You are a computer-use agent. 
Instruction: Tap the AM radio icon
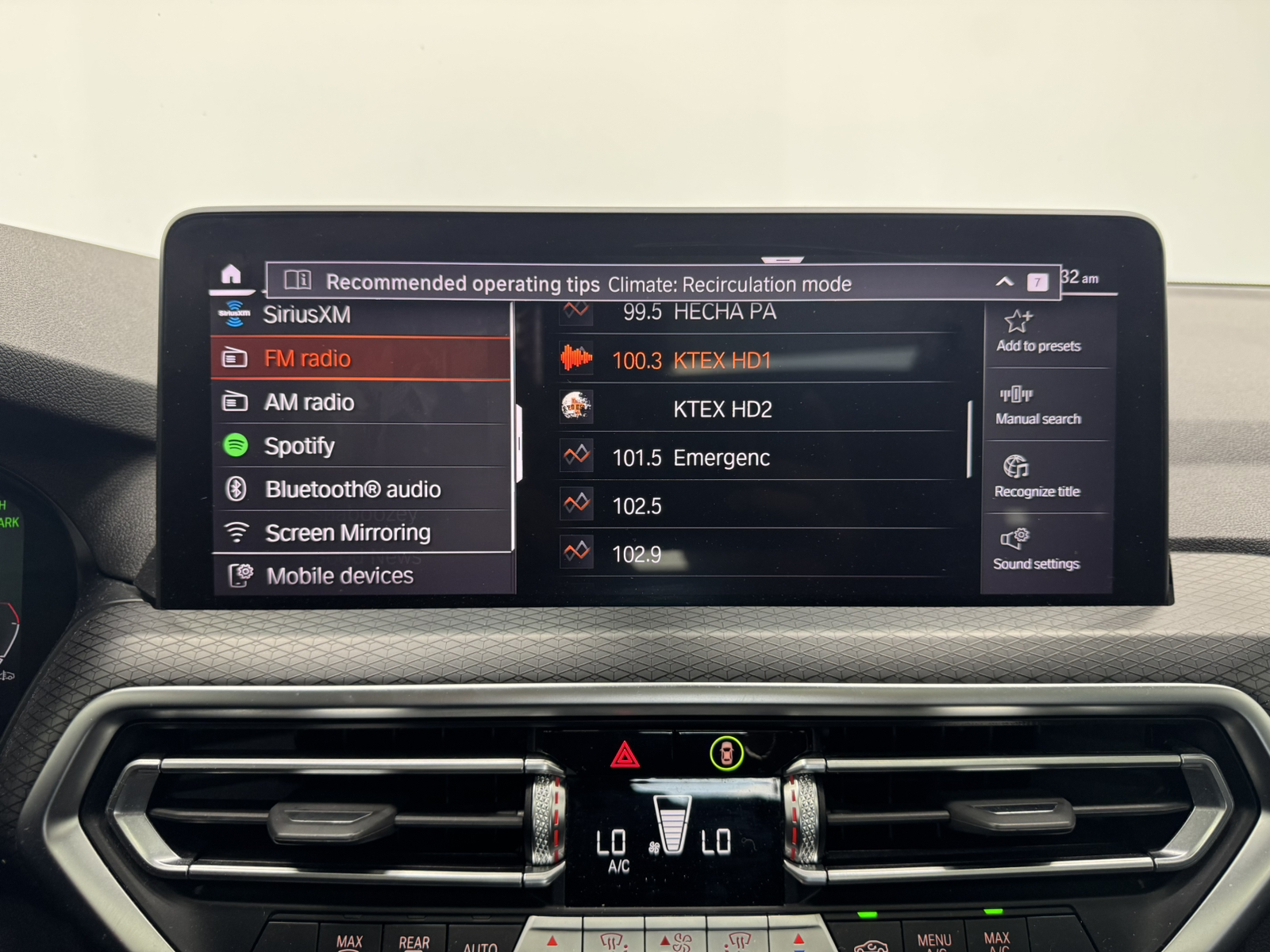click(x=236, y=401)
